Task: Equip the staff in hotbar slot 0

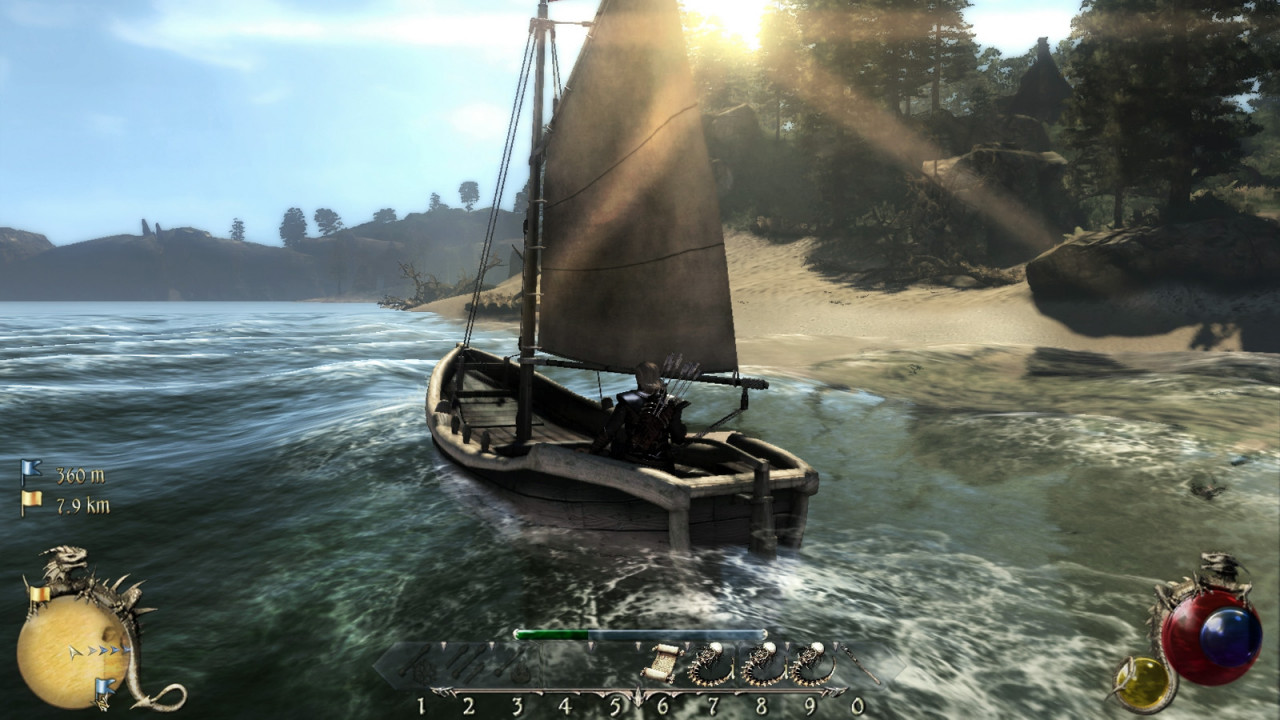Action: point(858,664)
